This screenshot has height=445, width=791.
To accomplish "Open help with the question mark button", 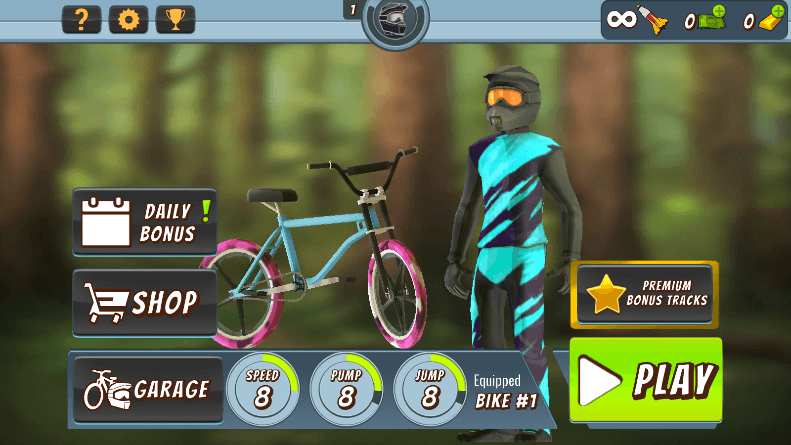I will point(82,20).
